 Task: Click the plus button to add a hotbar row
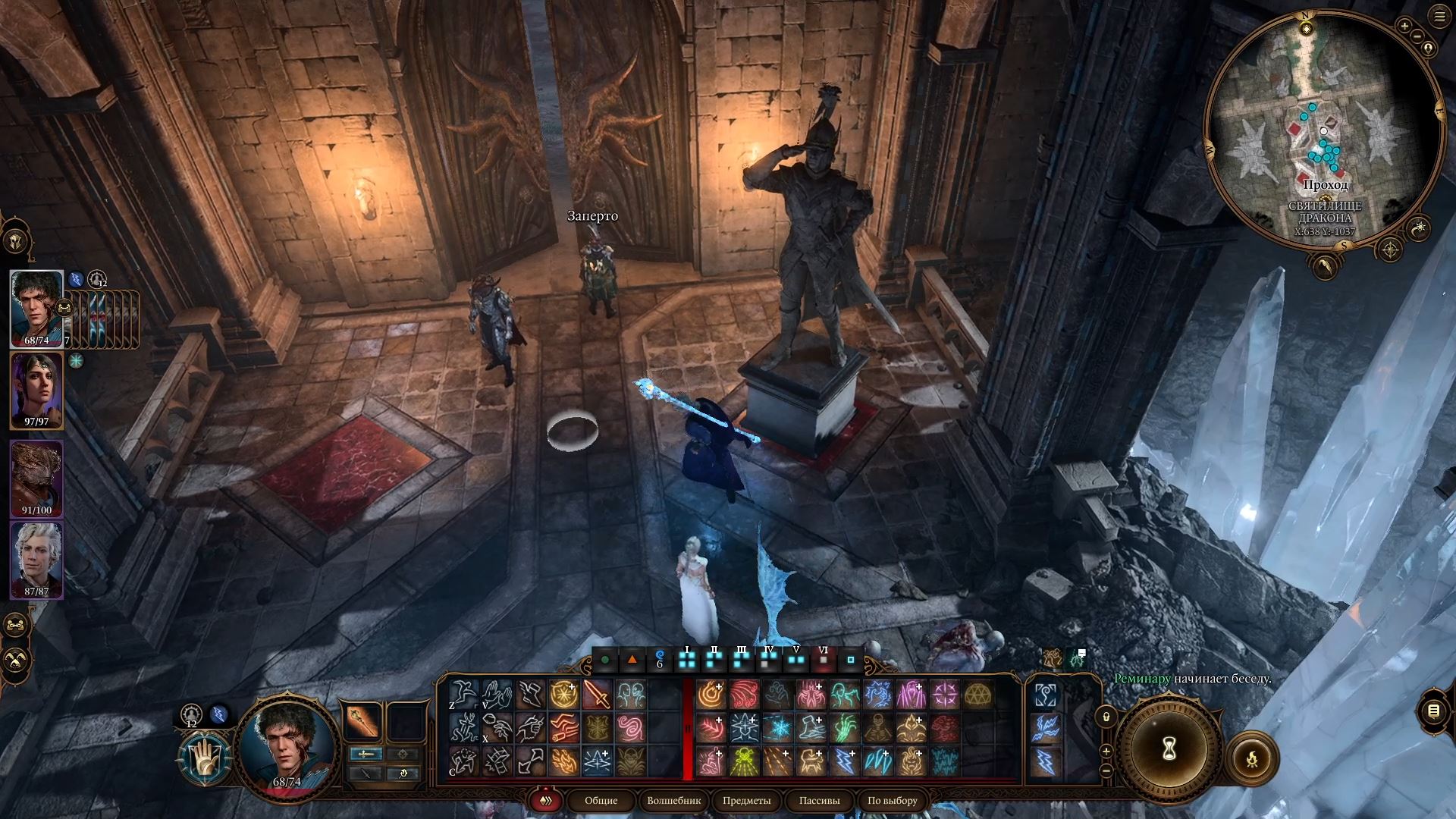[x=1106, y=751]
